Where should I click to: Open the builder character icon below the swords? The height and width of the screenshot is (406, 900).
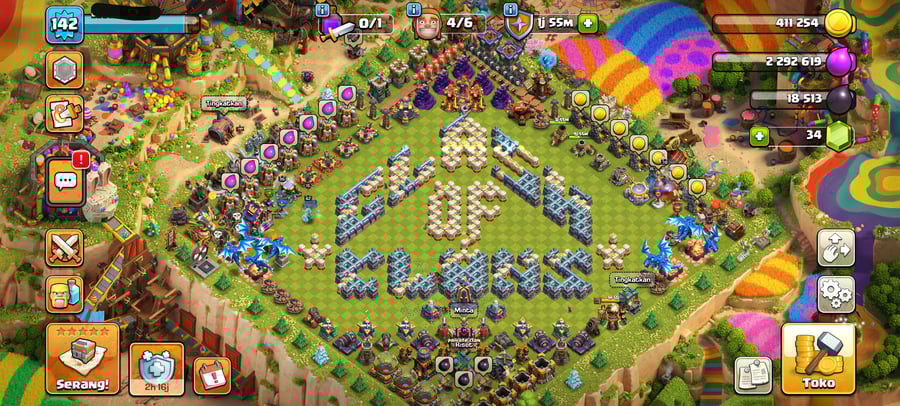tap(65, 294)
